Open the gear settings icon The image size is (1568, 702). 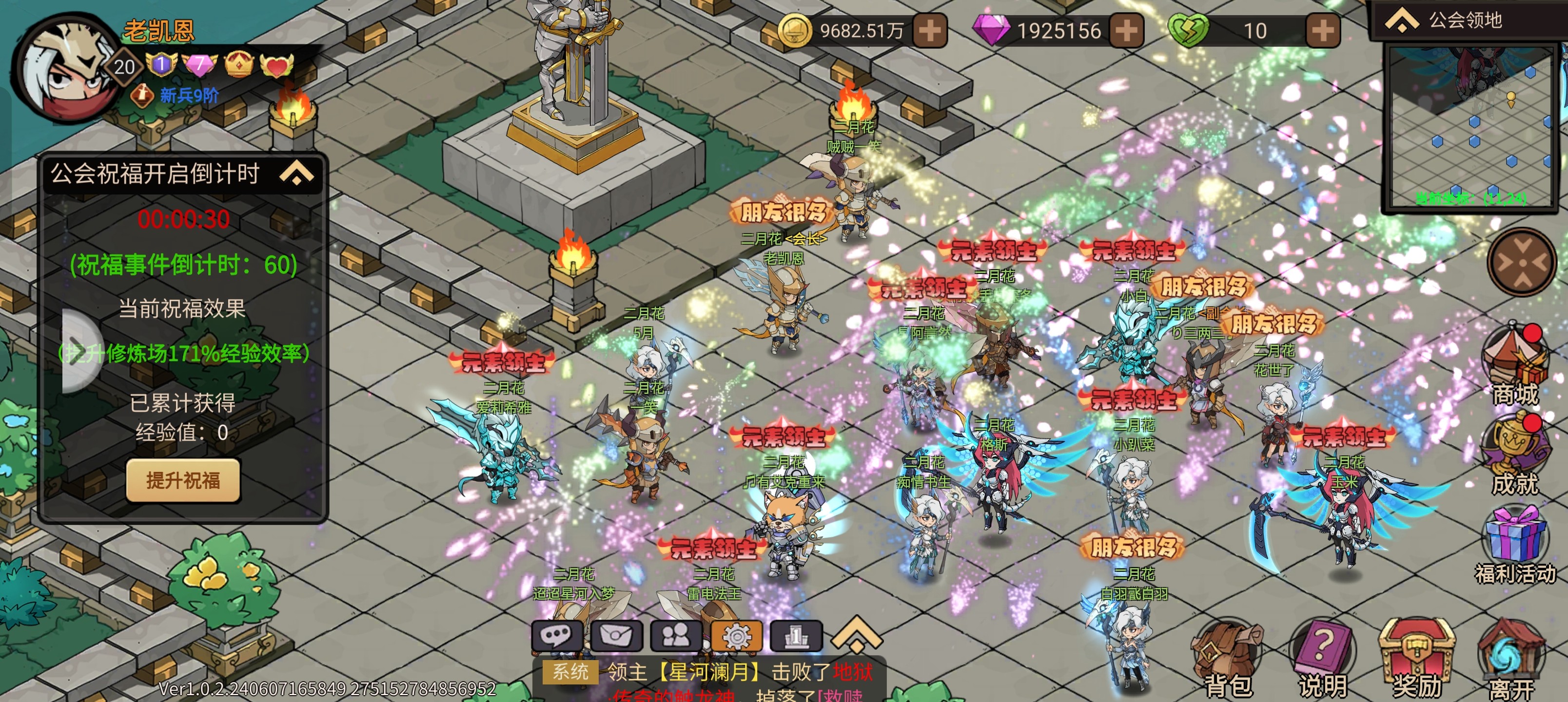pos(737,636)
